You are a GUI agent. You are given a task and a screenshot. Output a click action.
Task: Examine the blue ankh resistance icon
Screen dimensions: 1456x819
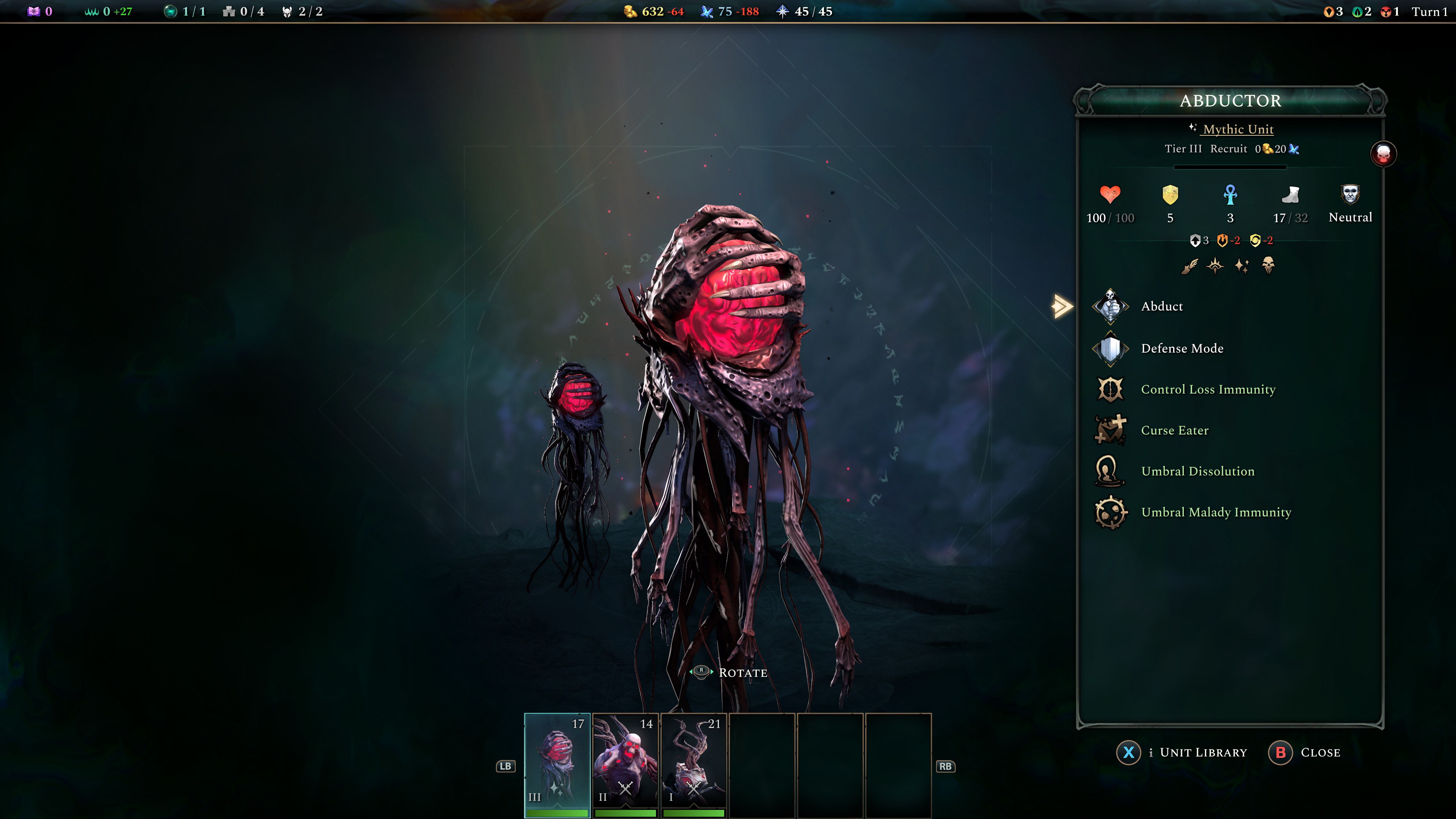point(1230,195)
